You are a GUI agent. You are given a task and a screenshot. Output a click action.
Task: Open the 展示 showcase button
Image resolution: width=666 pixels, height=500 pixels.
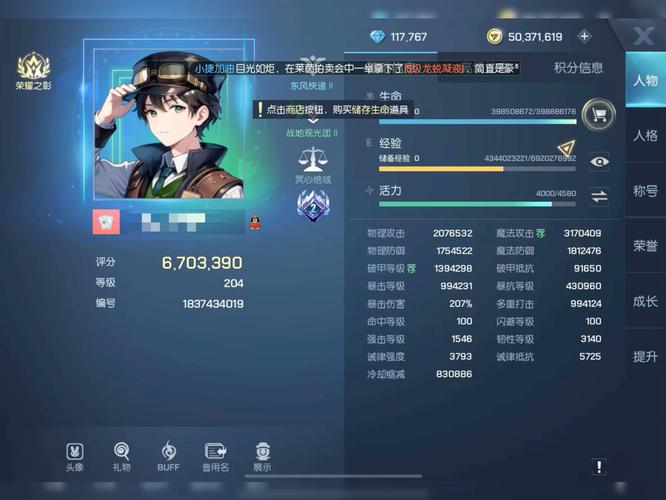click(262, 455)
